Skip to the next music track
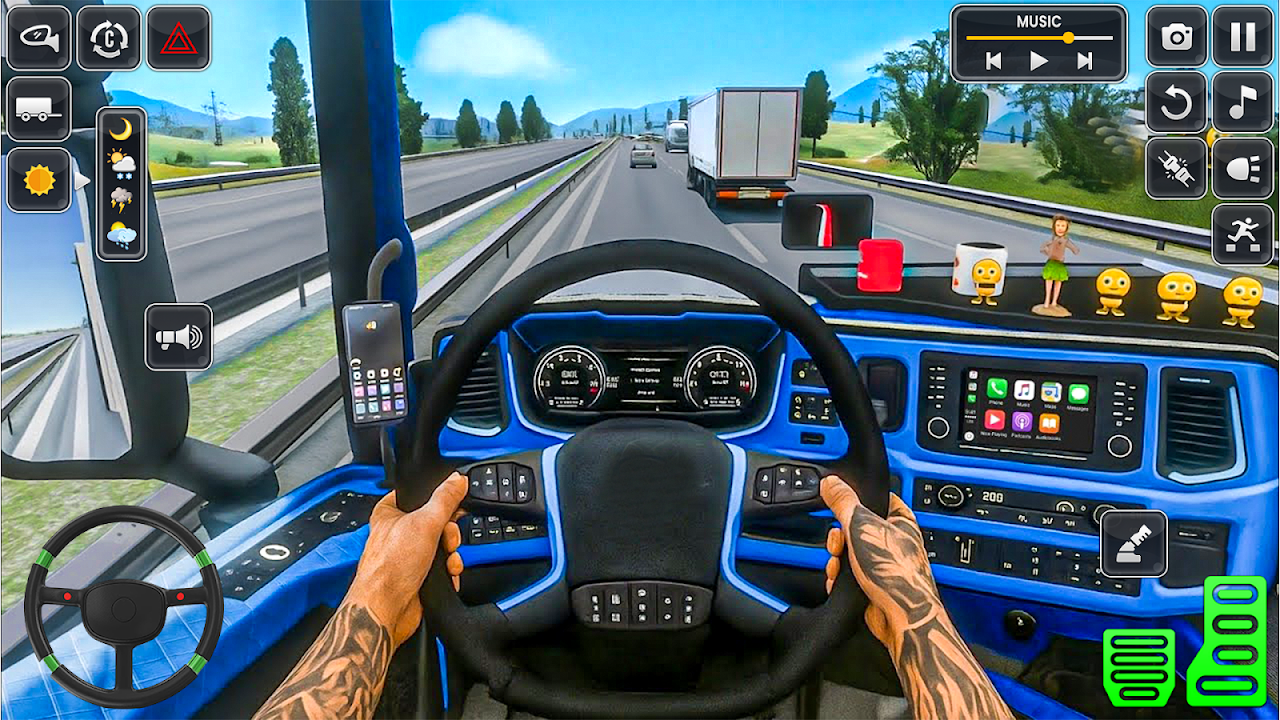Viewport: 1280px width, 720px height. point(1085,61)
